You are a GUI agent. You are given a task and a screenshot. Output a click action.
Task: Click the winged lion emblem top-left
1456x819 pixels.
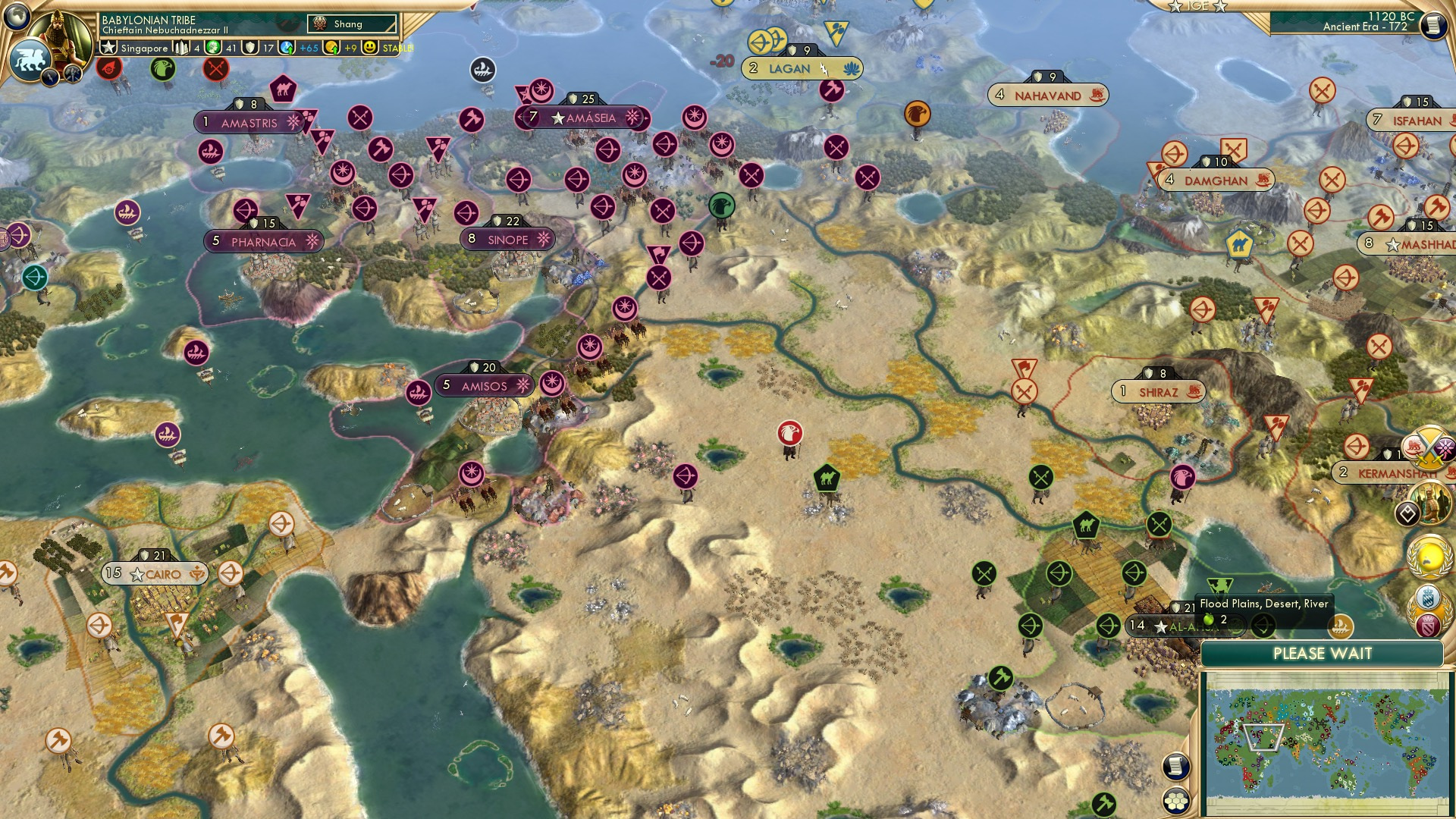30,58
